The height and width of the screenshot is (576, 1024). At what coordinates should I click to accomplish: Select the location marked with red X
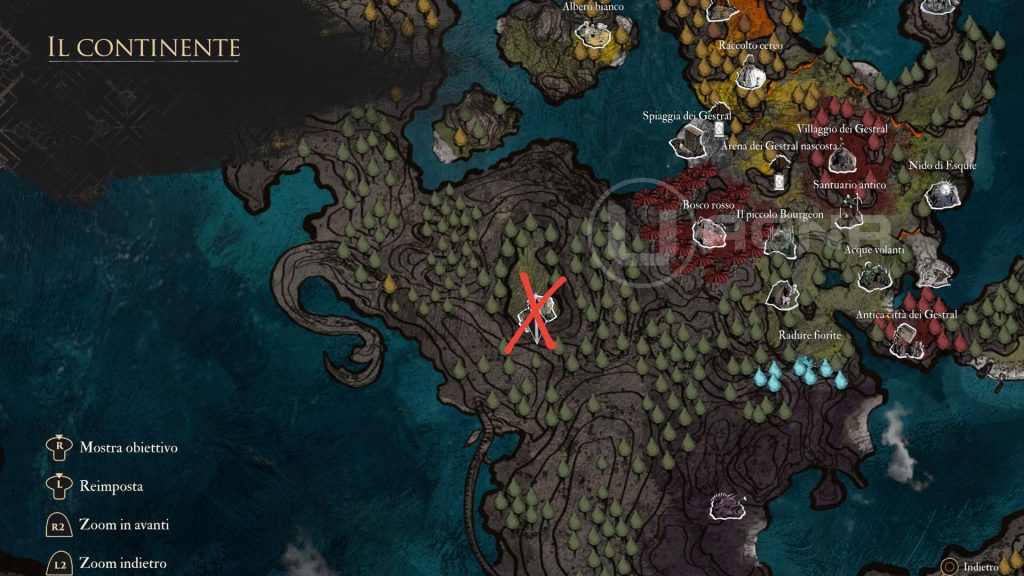538,311
